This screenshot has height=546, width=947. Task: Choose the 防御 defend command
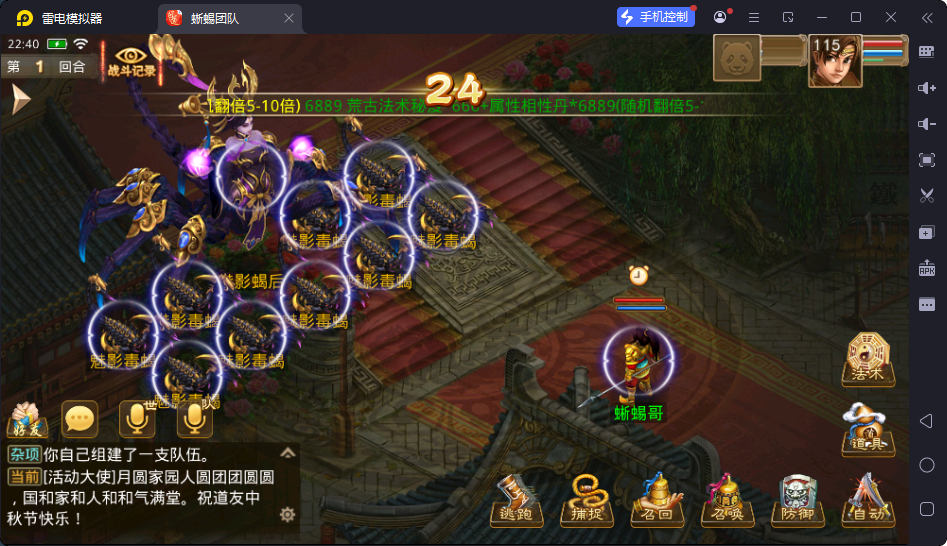(797, 499)
